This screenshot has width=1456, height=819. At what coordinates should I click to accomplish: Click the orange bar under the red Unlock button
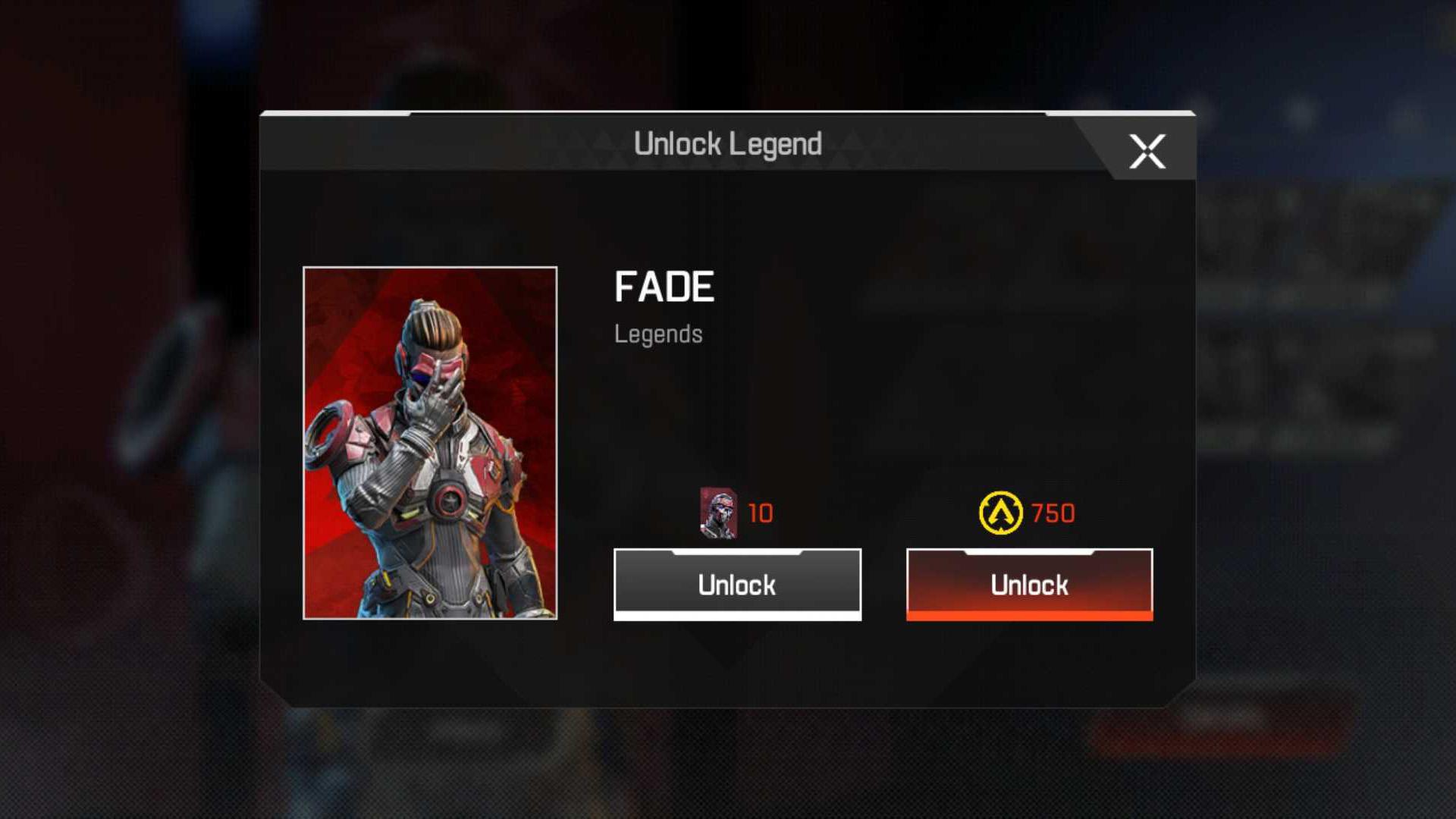coord(1028,617)
